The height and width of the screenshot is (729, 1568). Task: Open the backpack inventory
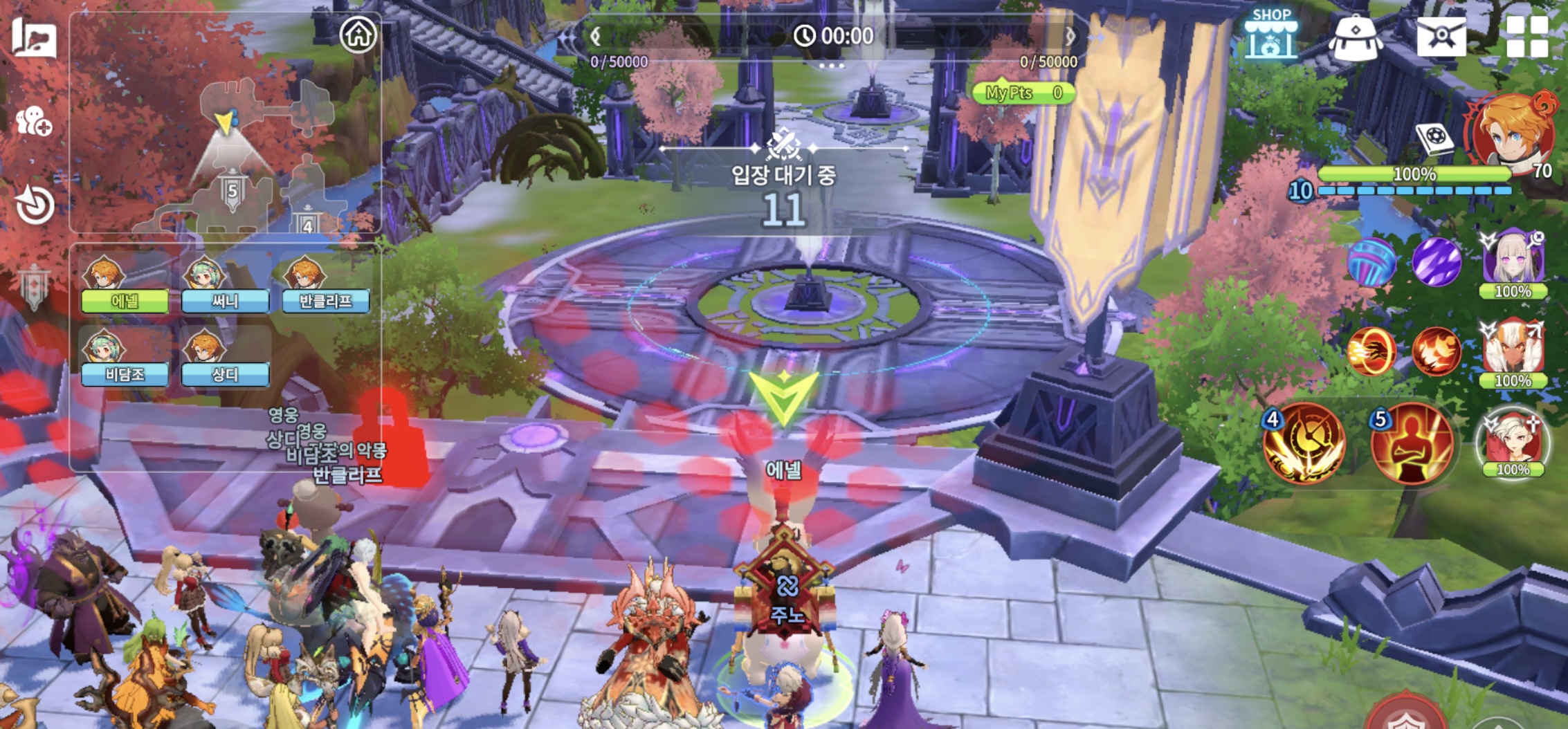[x=1355, y=37]
